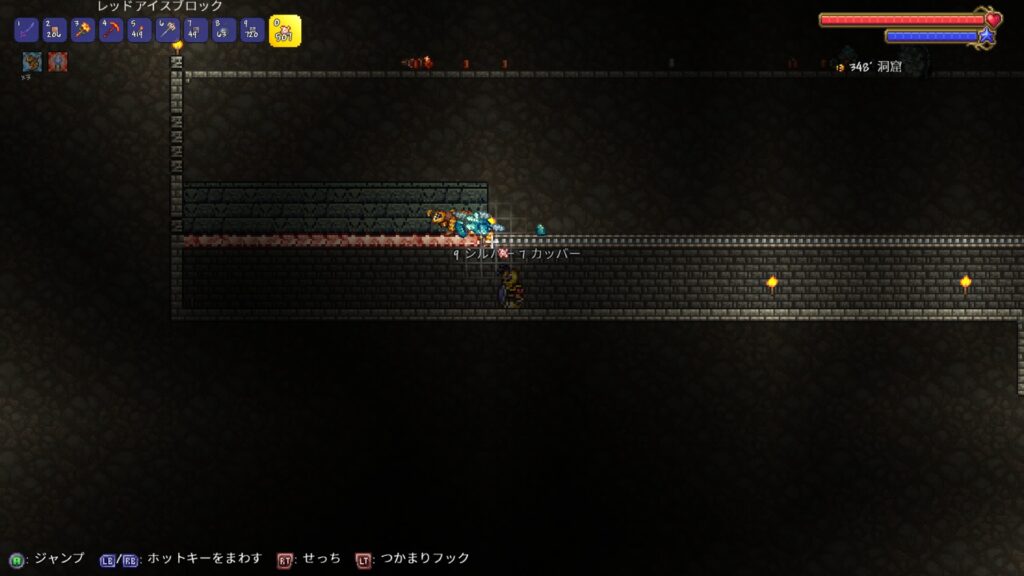The image size is (1024, 576).
Task: Equip the red pickaxe in slot 4
Action: 111,30
